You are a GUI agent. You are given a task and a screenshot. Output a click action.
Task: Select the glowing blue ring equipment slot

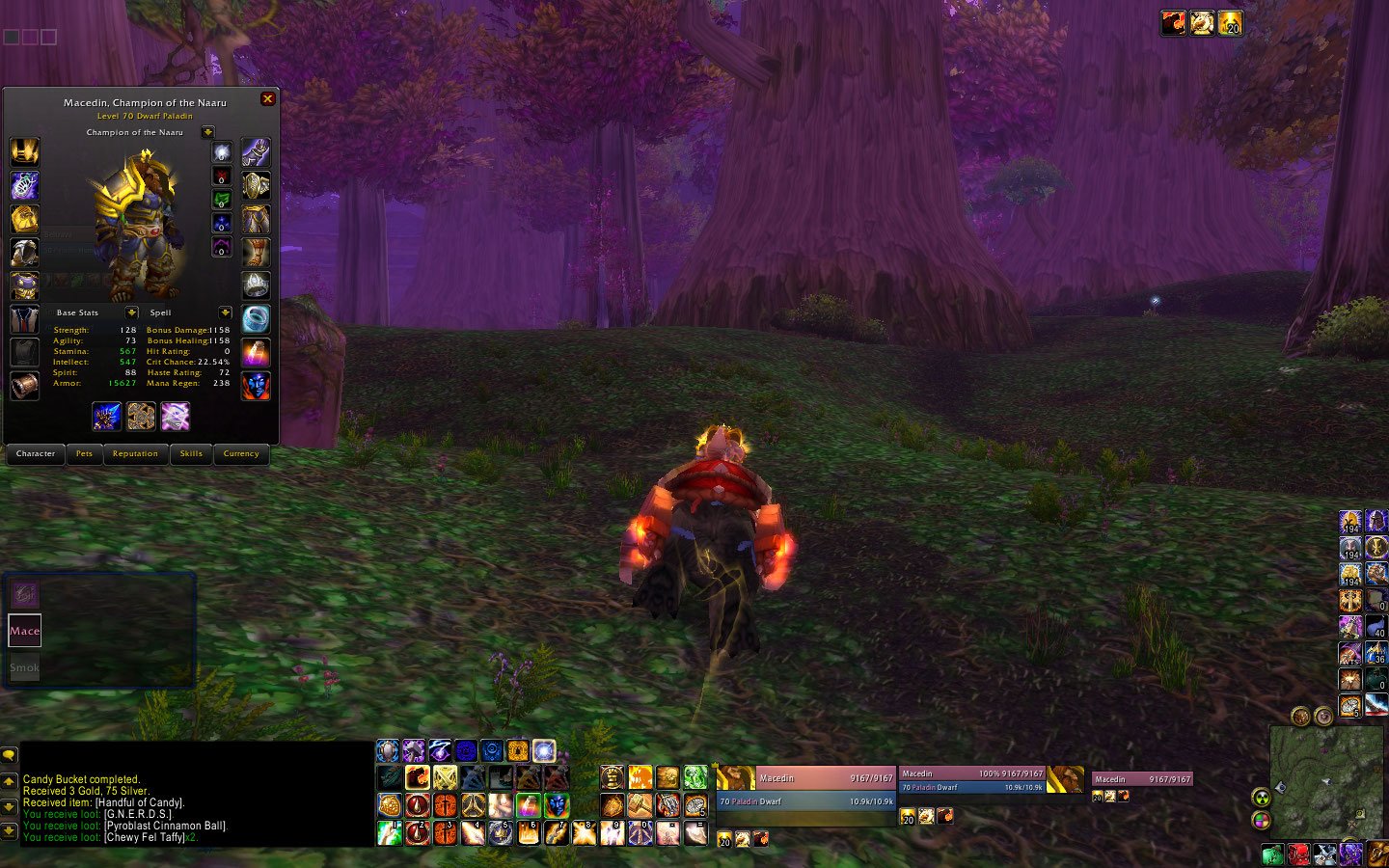[x=256, y=317]
